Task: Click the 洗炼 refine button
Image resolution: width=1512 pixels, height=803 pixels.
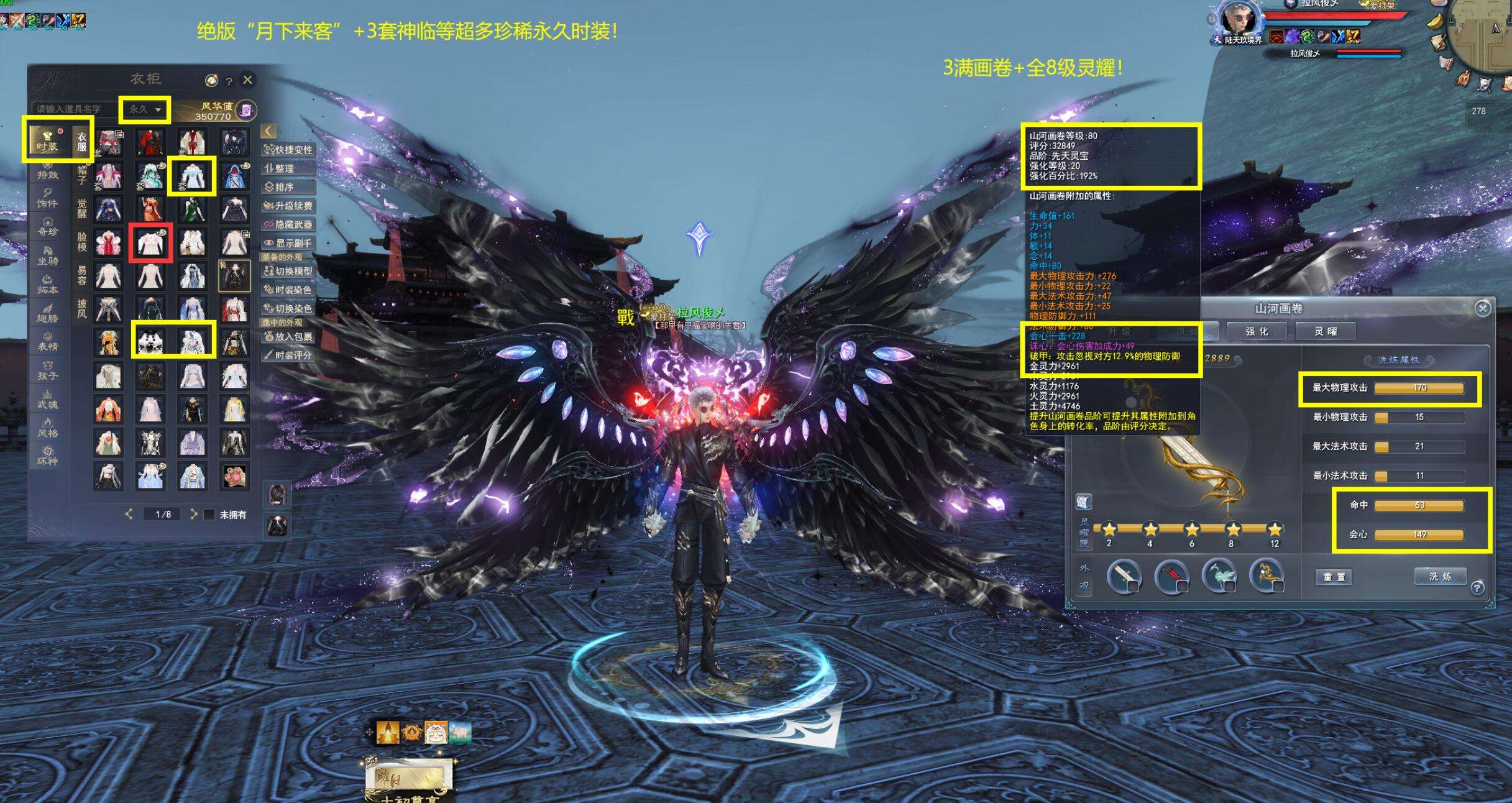Action: (1439, 576)
